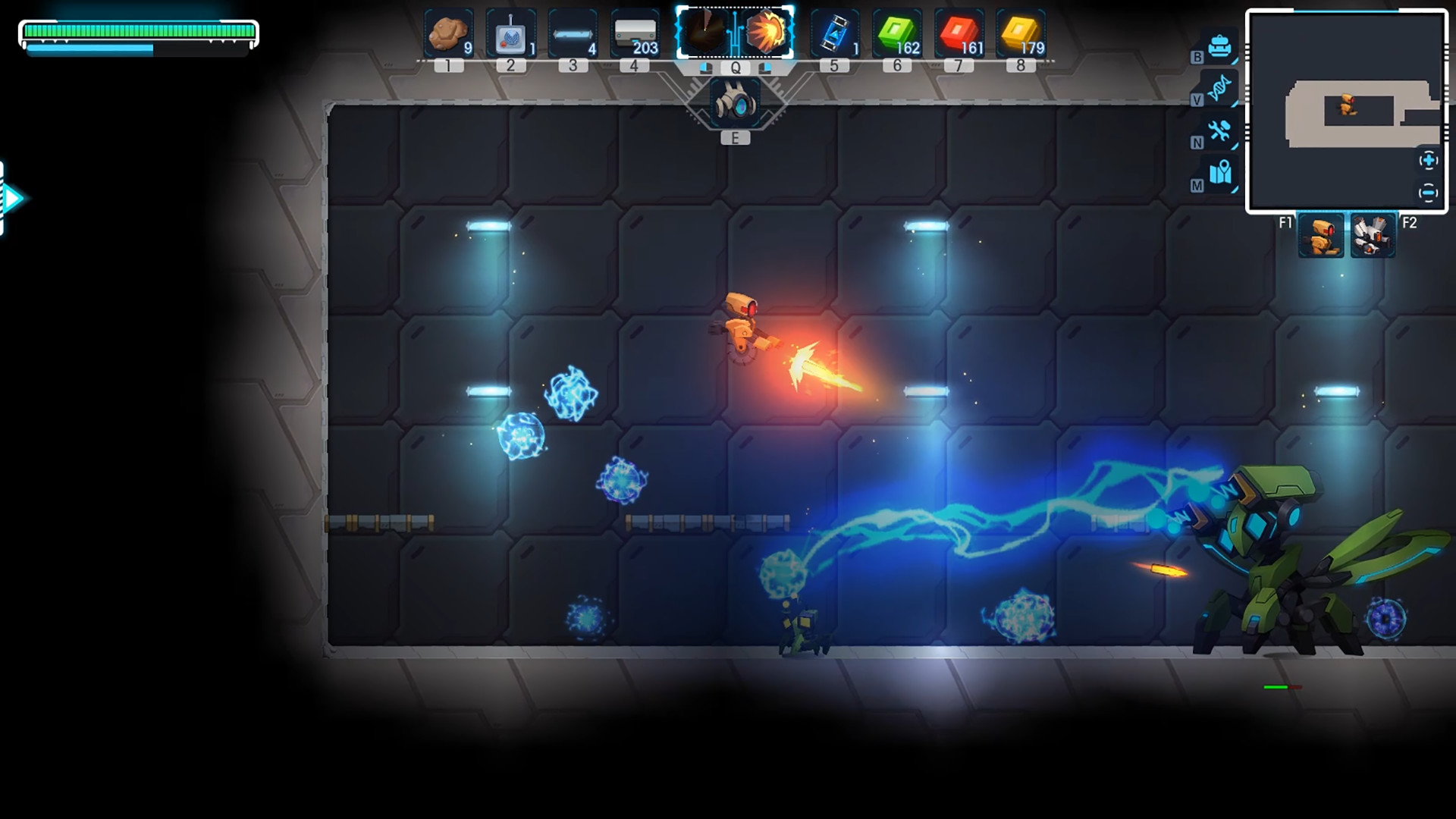Expand the side panel arrow on the left edge
Screen dimensions: 1456x819
tap(14, 197)
